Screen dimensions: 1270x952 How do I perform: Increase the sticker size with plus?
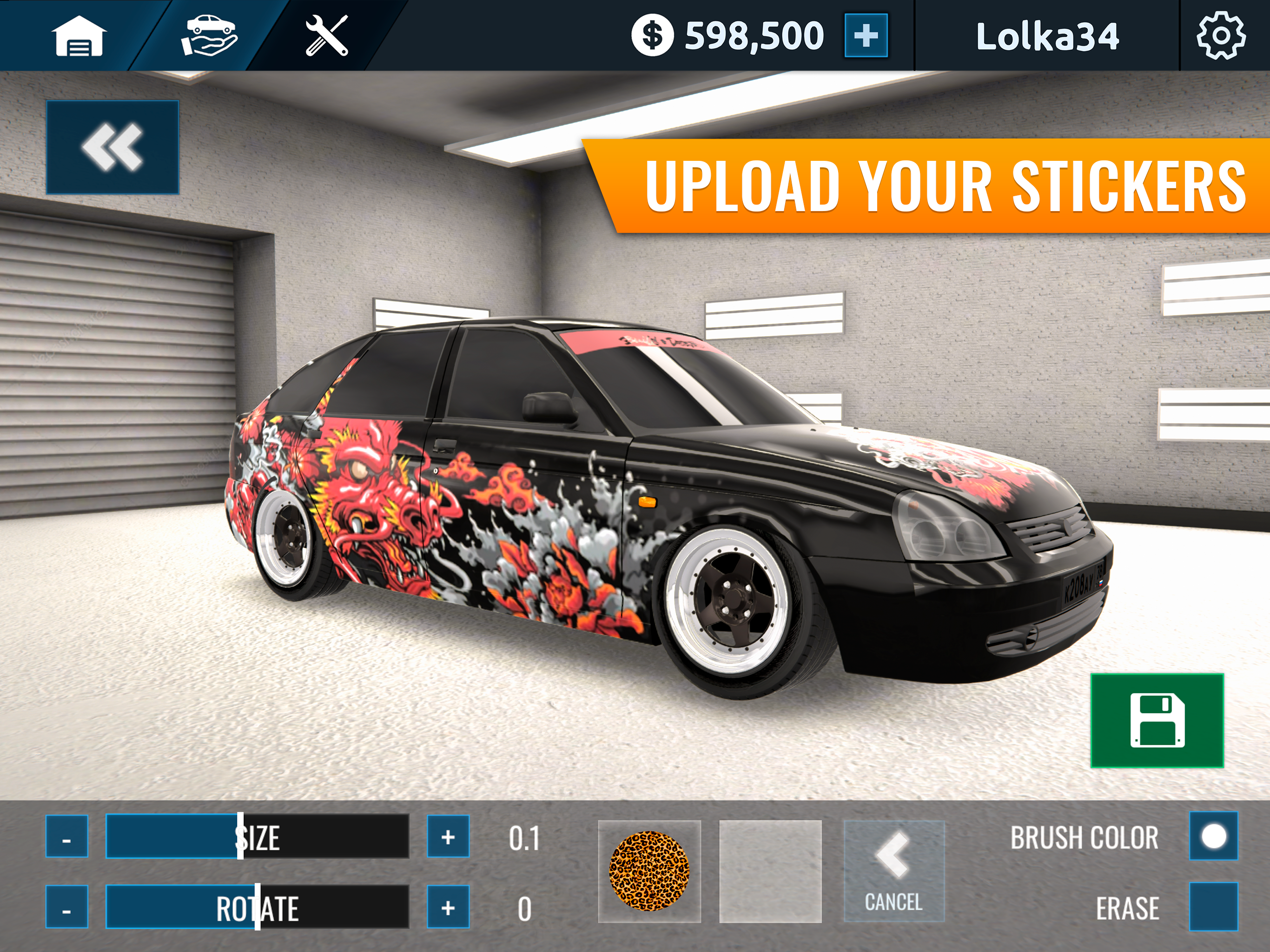pos(448,837)
